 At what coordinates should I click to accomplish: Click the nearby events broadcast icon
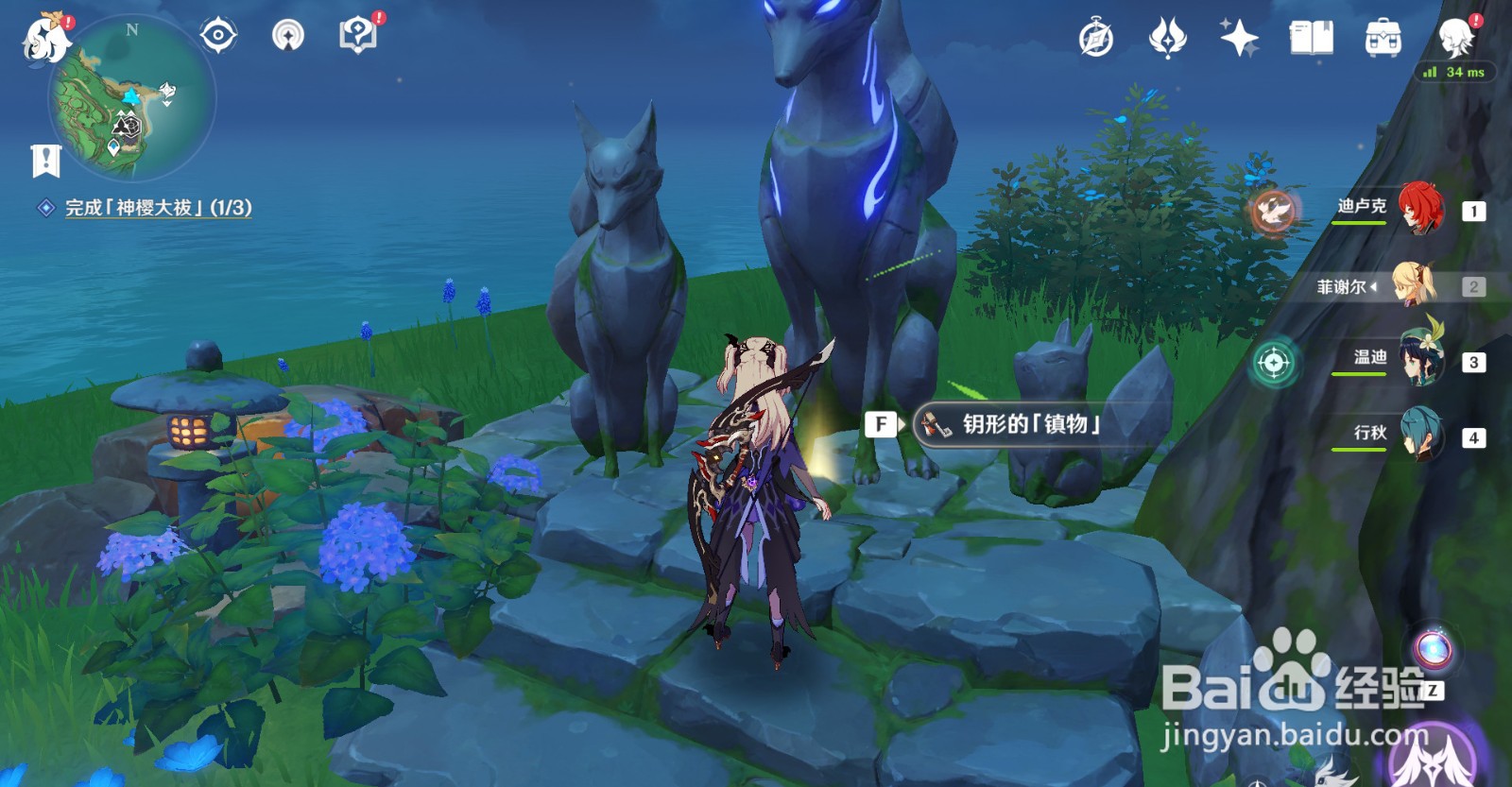pyautogui.click(x=288, y=35)
